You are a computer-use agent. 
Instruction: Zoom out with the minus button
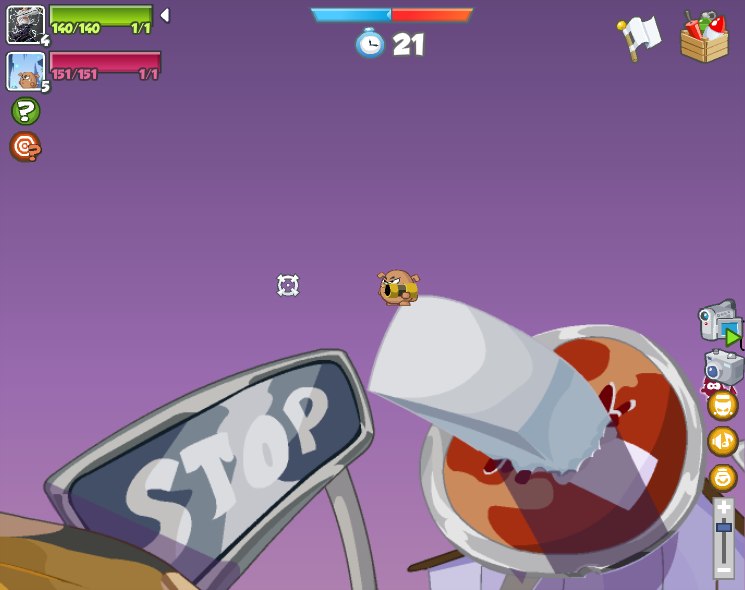pyautogui.click(x=723, y=569)
